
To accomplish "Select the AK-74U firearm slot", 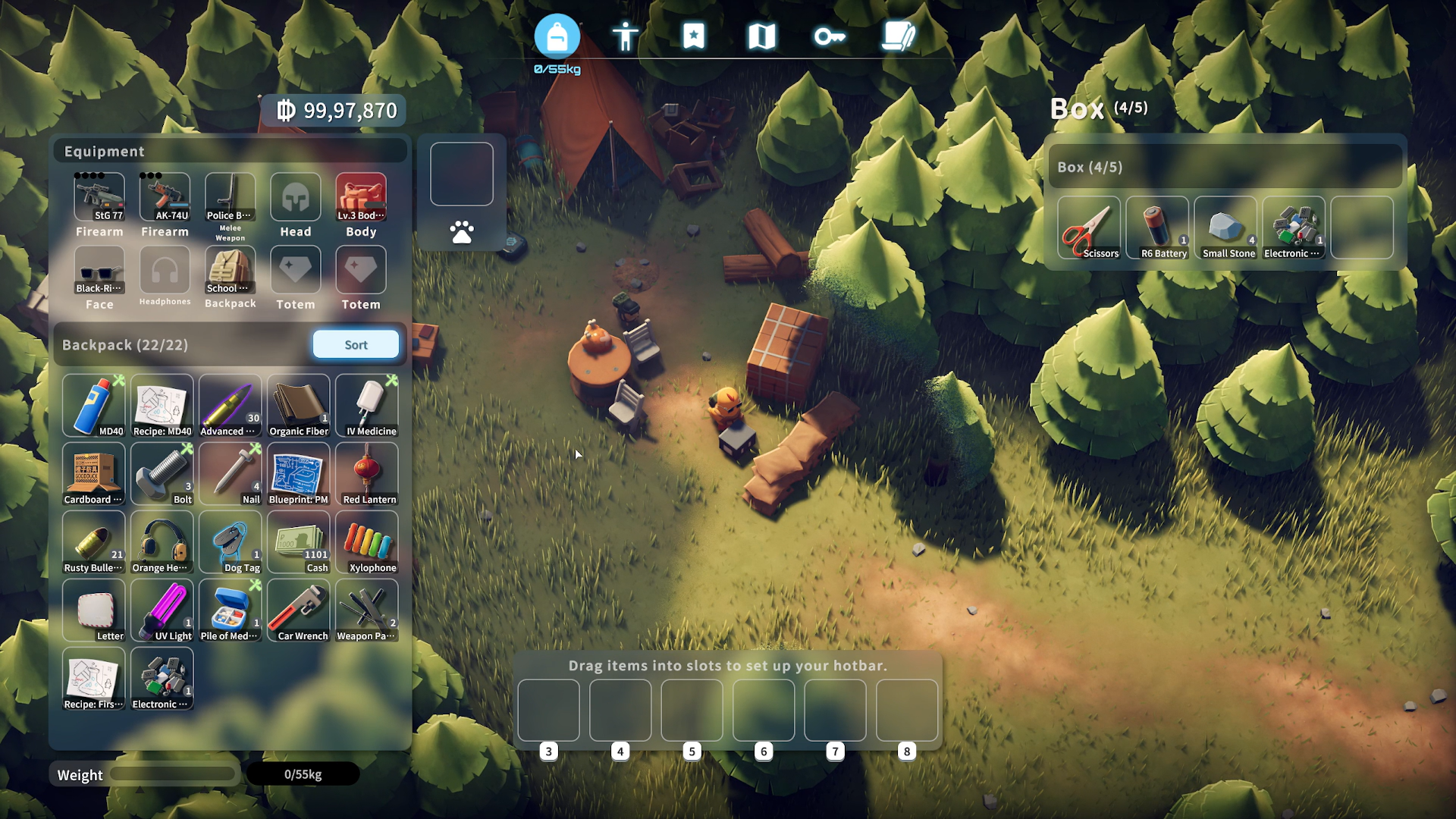I will (x=165, y=198).
